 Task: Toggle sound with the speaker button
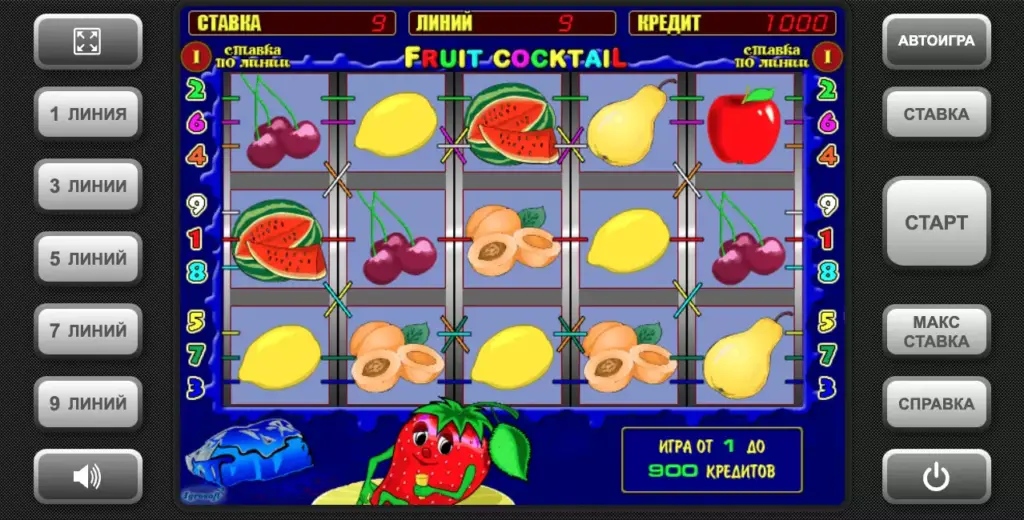point(87,477)
